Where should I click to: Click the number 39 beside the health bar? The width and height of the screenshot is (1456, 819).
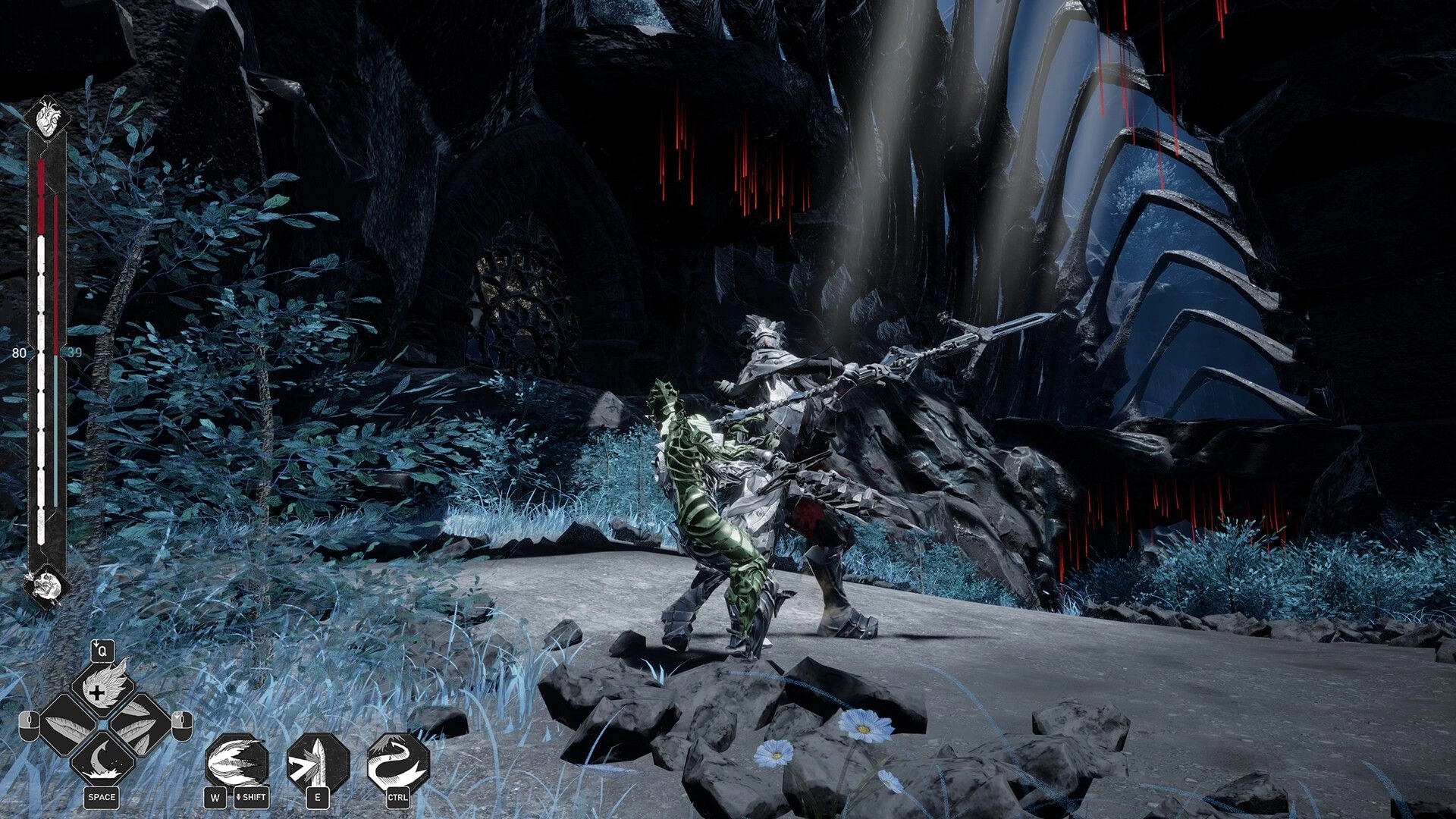(76, 353)
